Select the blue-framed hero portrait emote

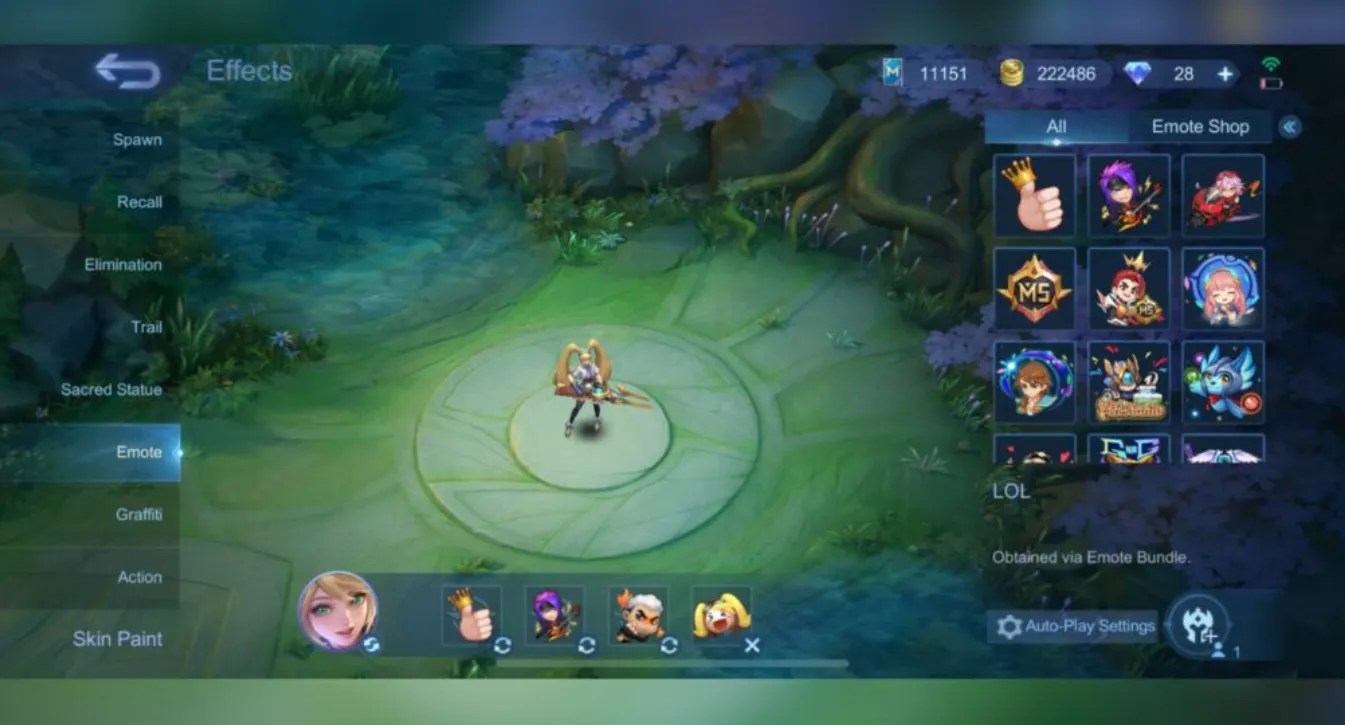1034,381
